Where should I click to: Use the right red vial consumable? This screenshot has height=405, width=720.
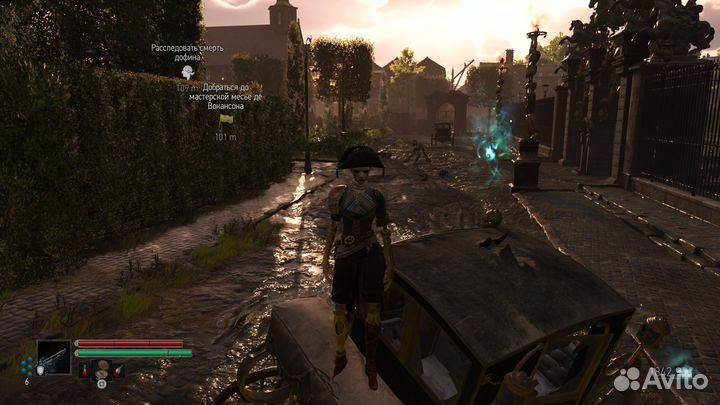point(119,371)
